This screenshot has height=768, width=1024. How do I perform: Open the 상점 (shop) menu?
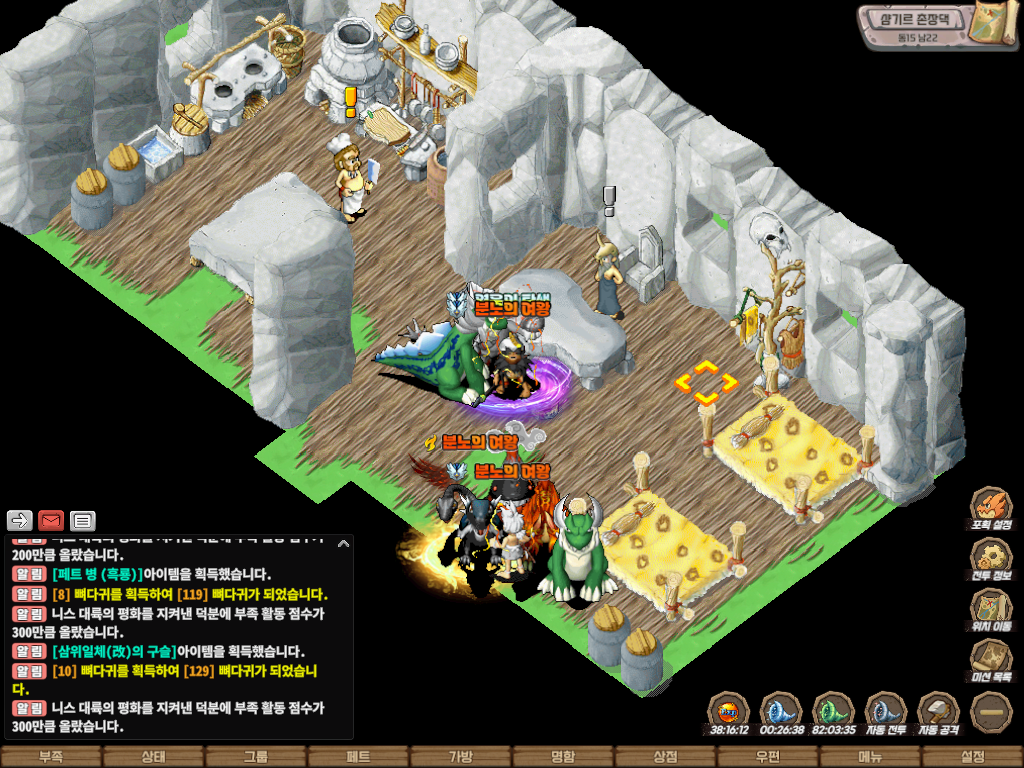tap(665, 757)
